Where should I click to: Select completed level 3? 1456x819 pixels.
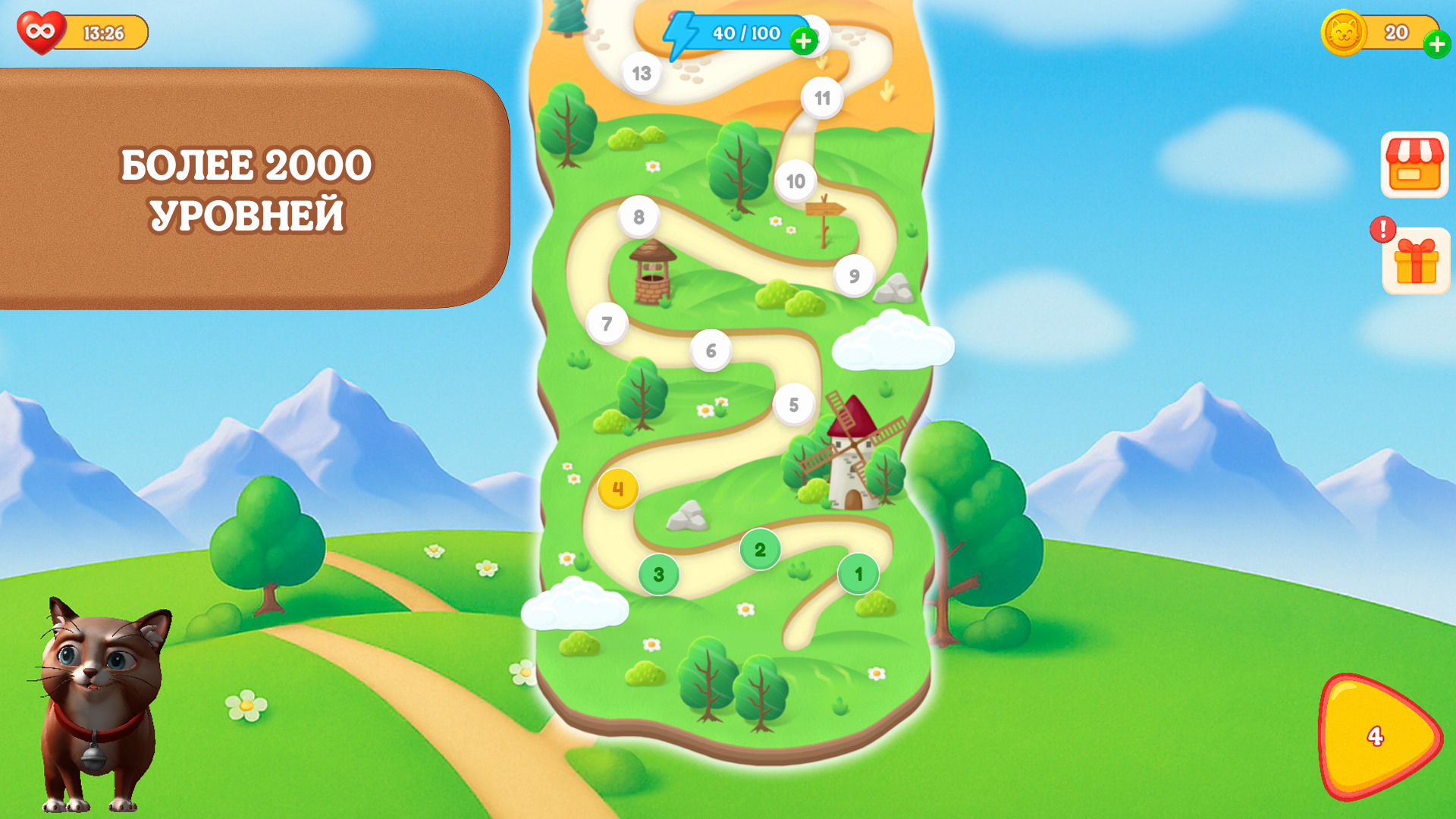point(658,574)
